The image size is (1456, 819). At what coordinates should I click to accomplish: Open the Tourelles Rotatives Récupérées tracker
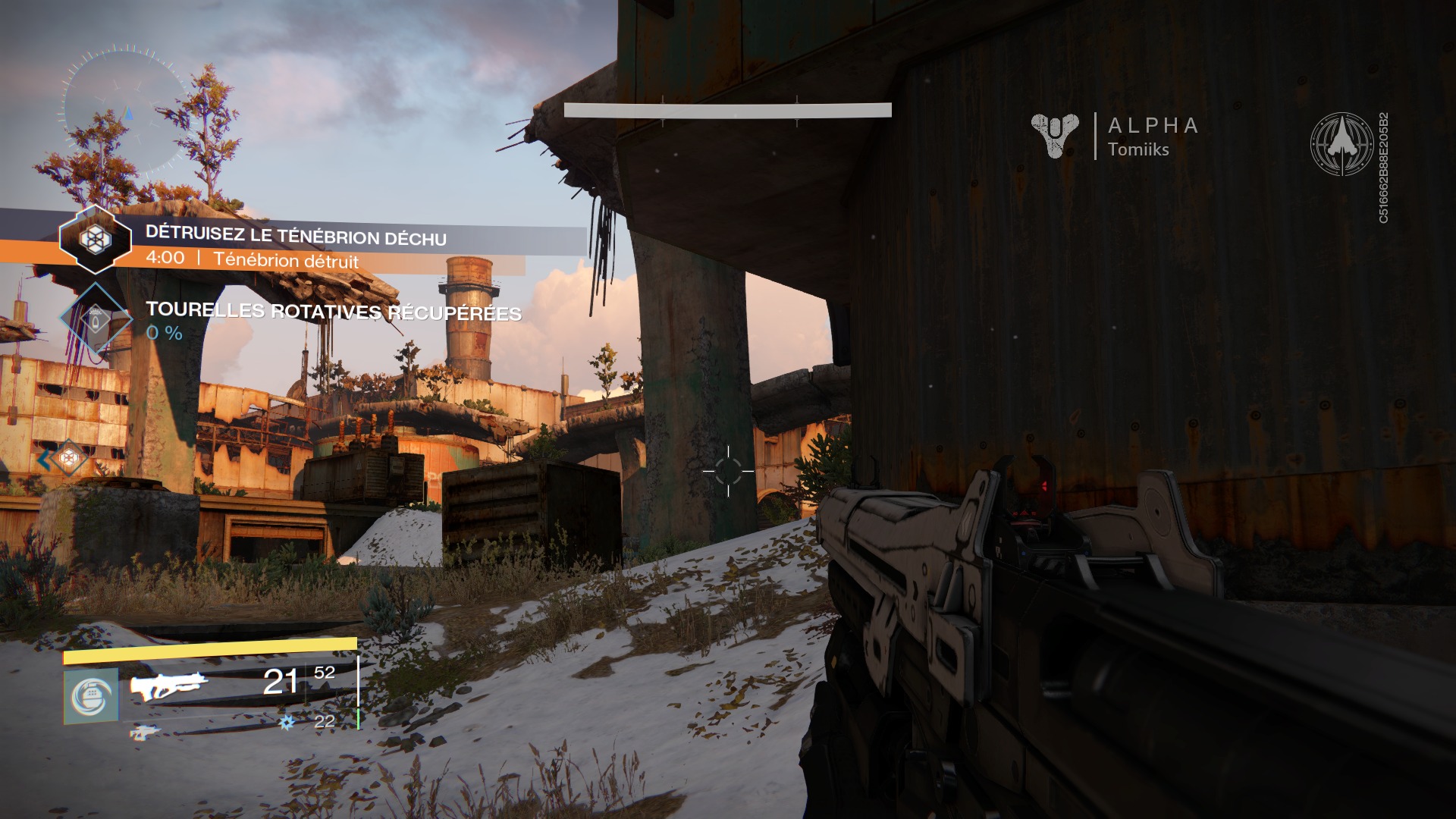333,312
